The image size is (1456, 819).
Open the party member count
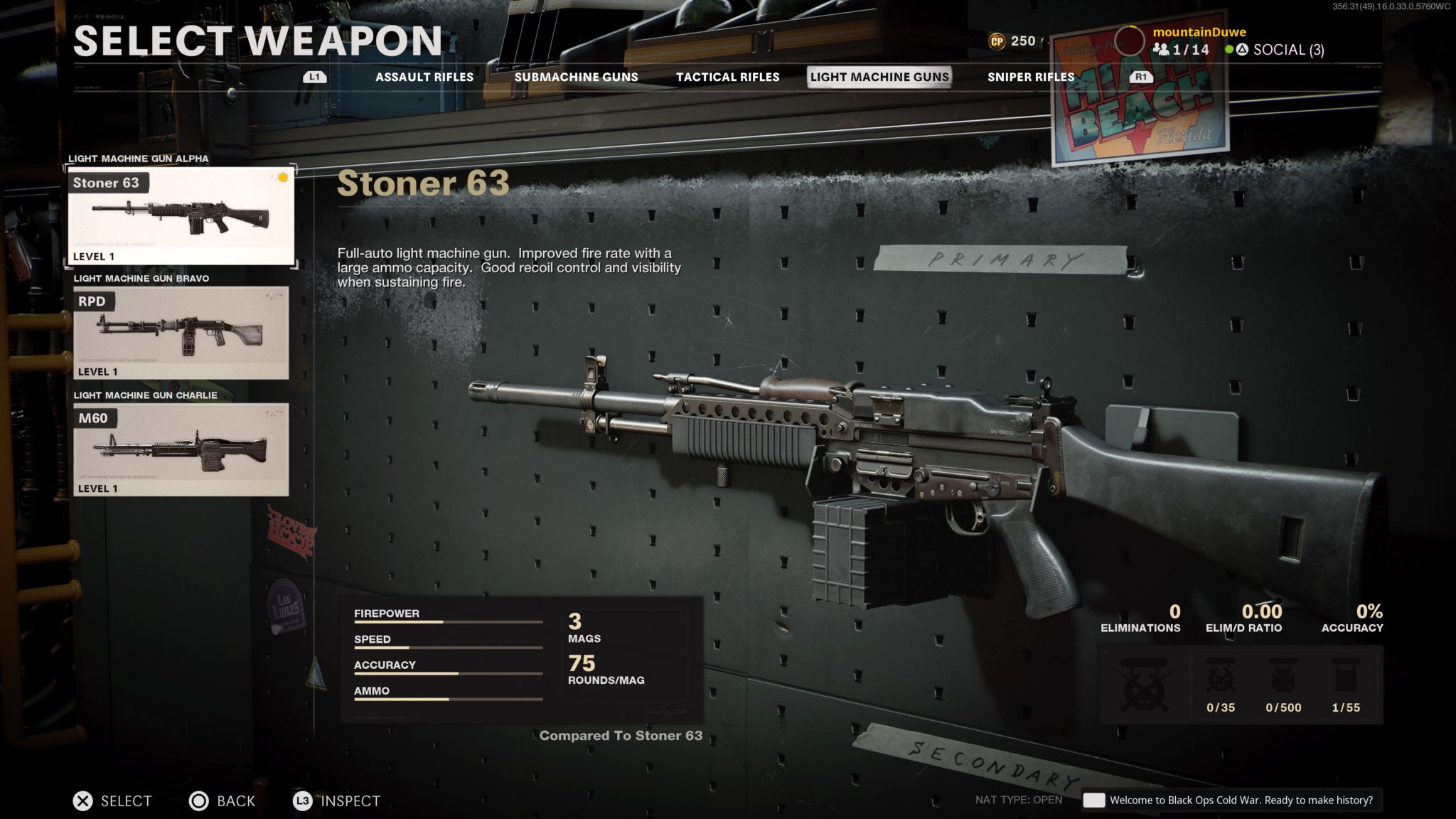[1182, 50]
